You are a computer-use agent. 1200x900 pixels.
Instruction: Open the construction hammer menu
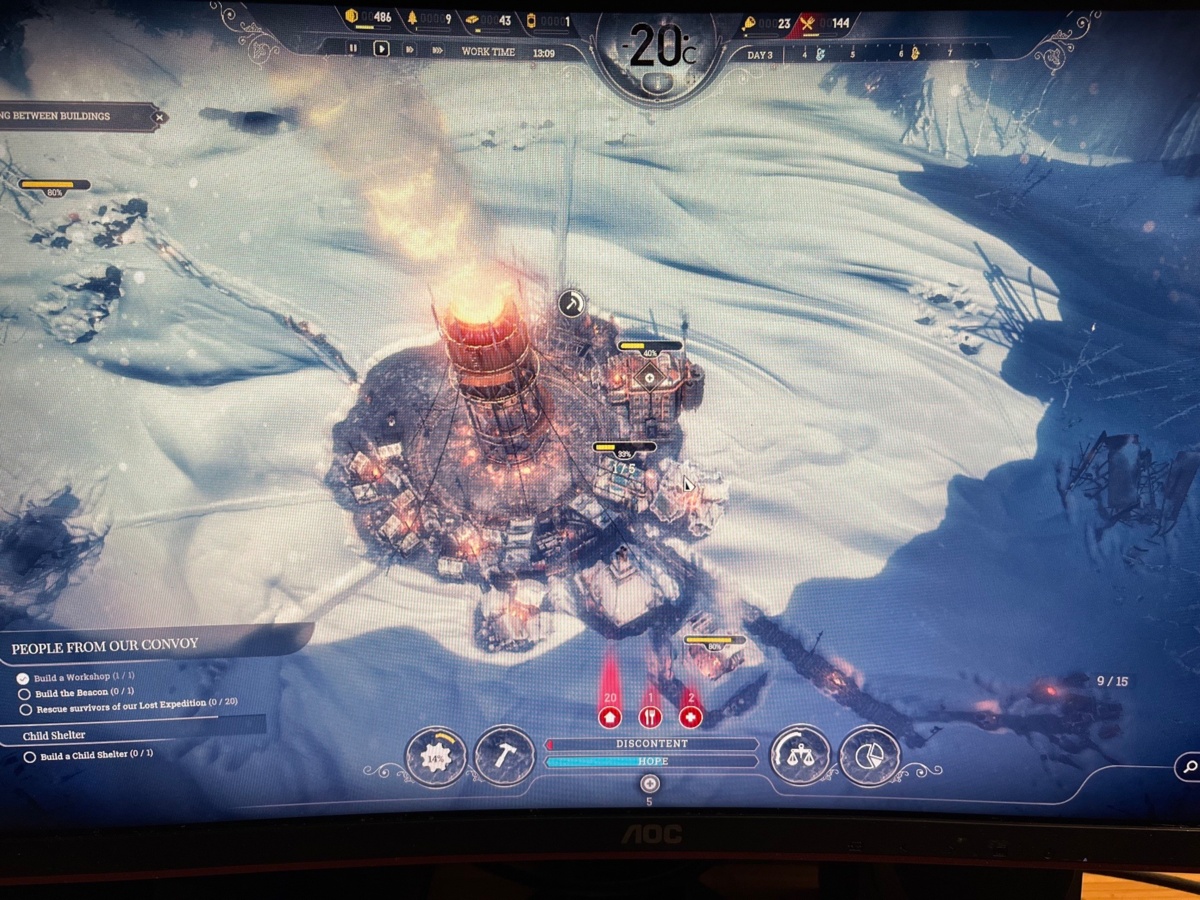504,756
